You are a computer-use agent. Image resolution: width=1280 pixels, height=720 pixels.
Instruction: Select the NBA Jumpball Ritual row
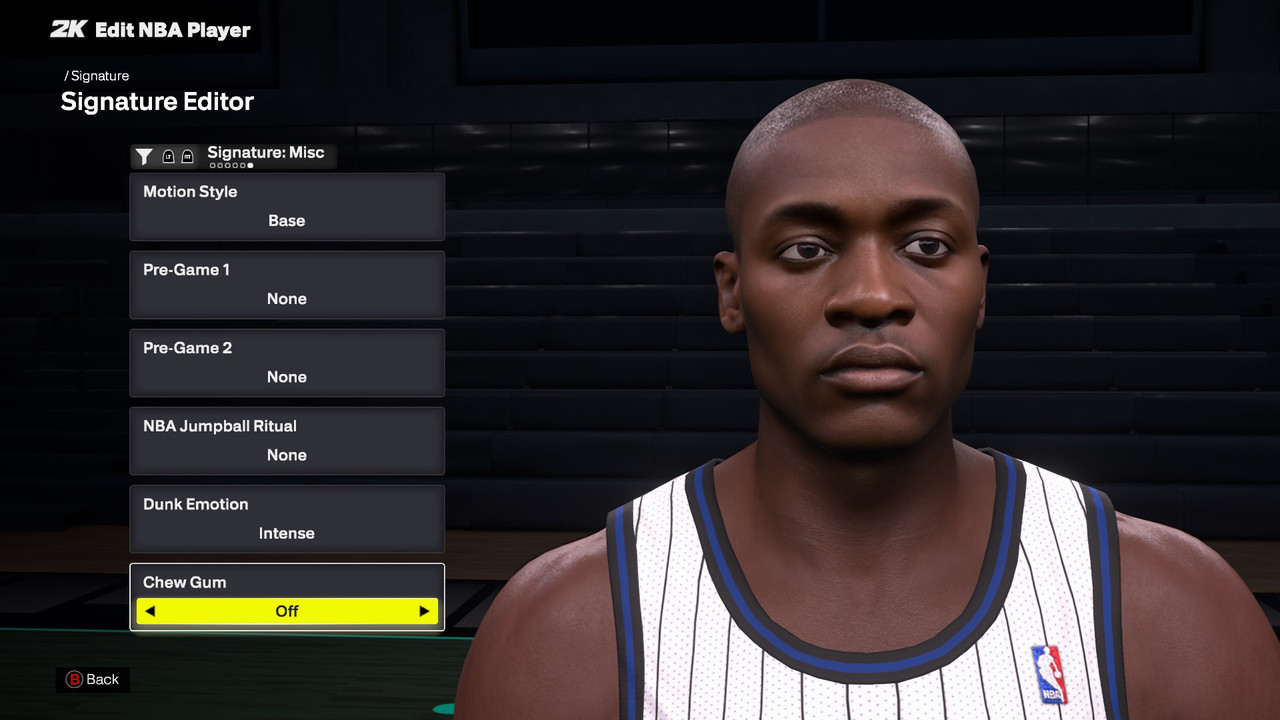(287, 441)
